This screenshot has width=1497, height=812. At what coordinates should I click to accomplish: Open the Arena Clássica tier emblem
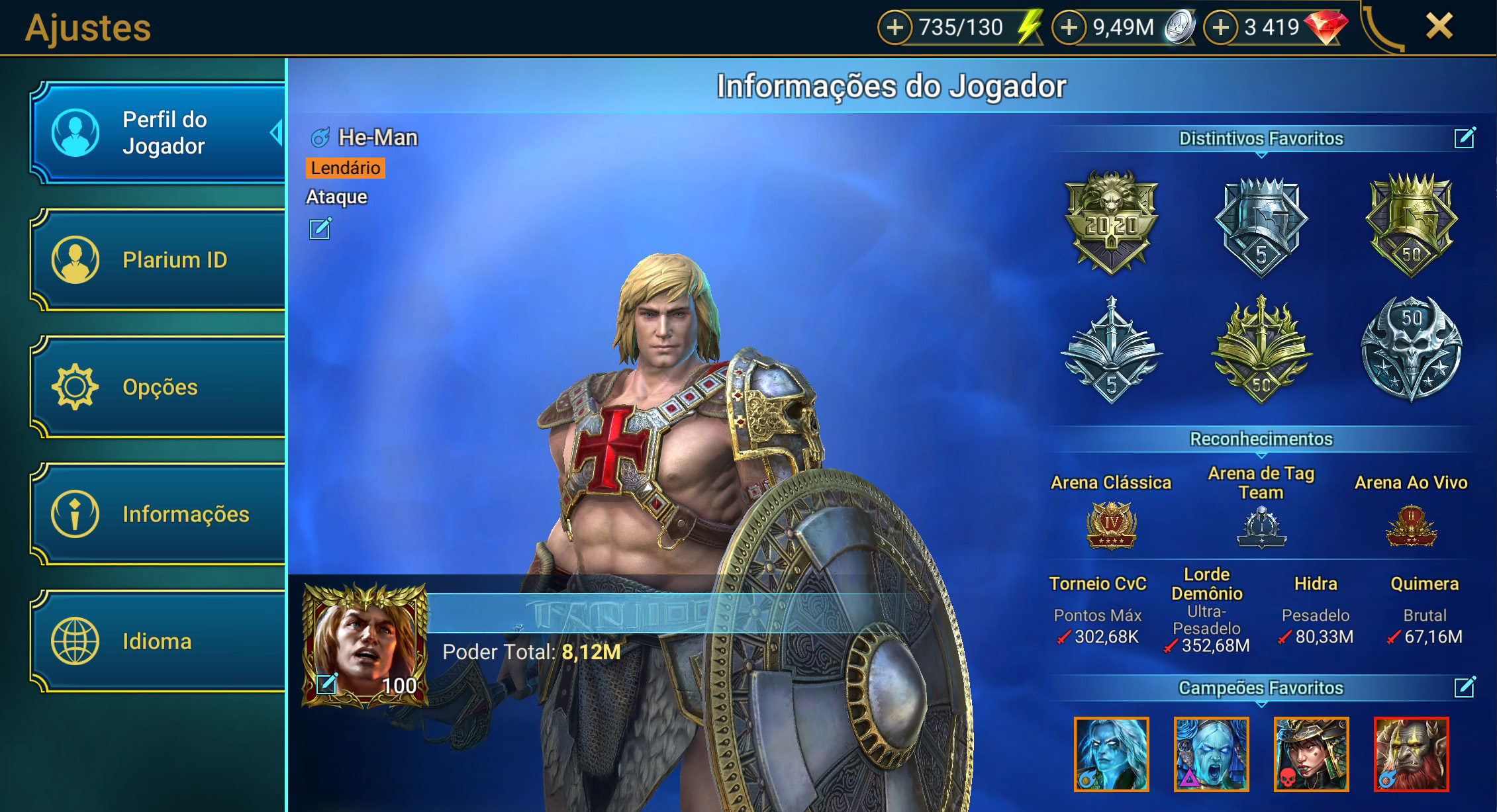[x=1111, y=525]
